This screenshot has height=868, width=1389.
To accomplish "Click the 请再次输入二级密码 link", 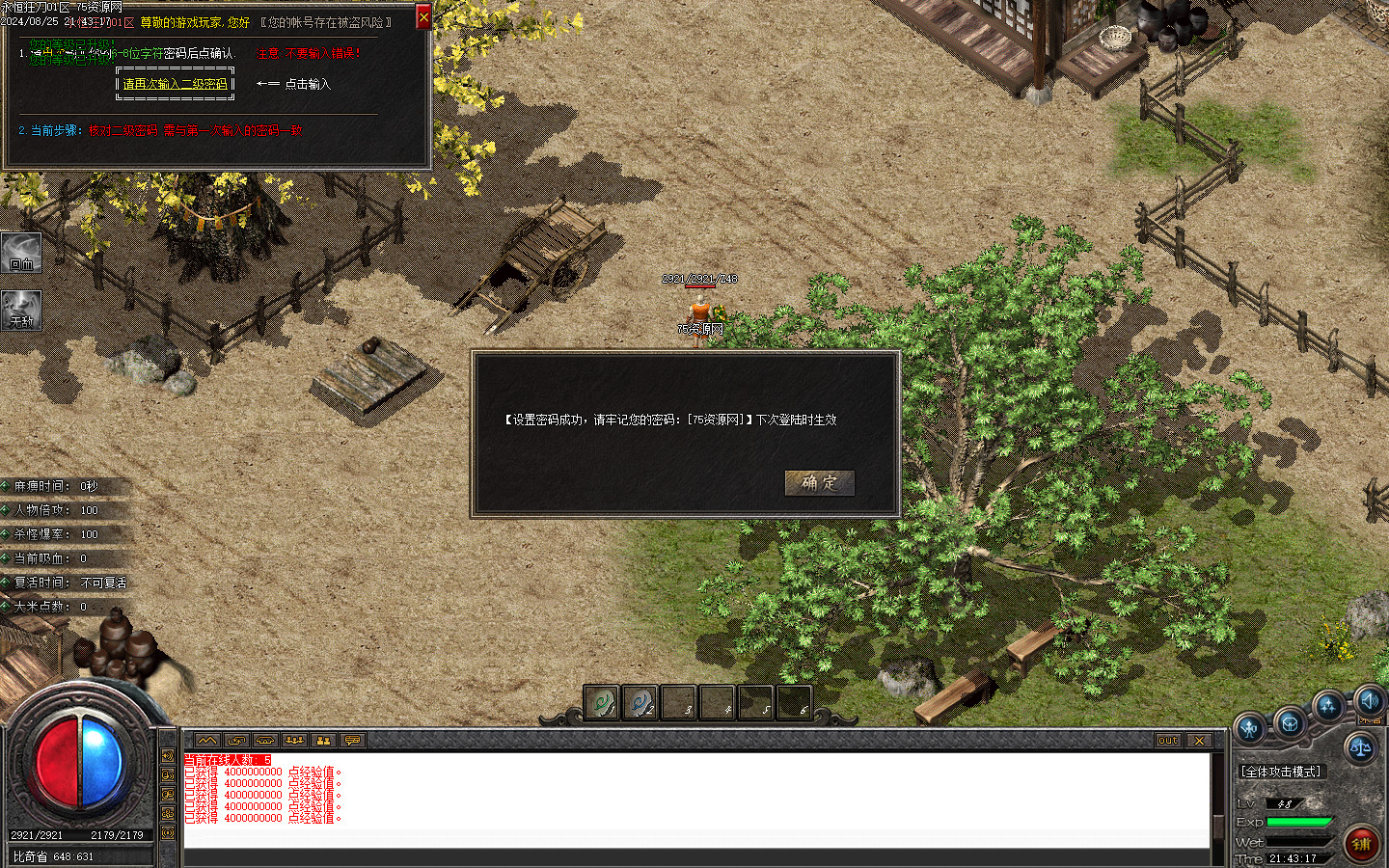I will click(x=176, y=84).
